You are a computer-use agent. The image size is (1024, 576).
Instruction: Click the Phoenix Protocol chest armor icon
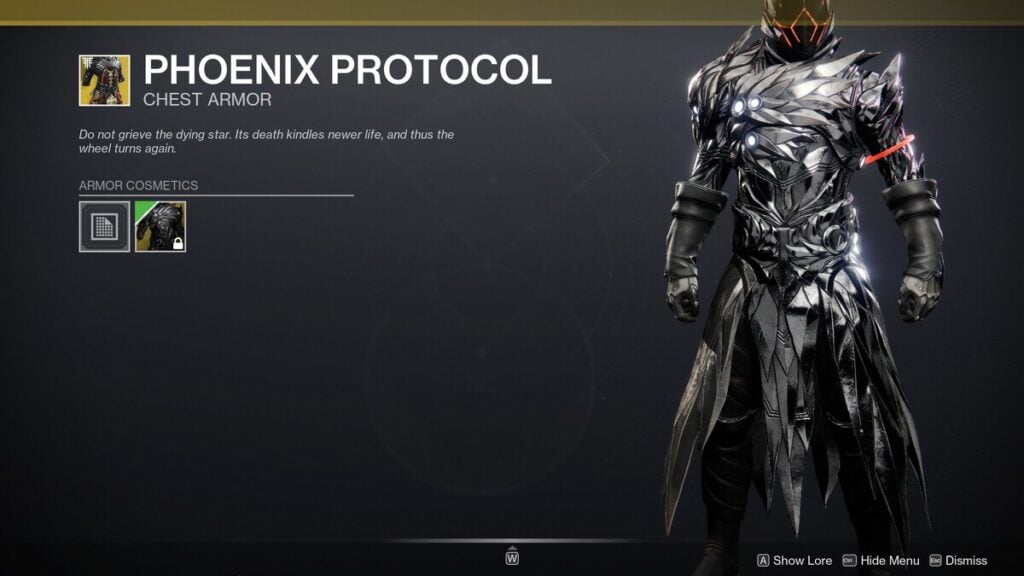pyautogui.click(x=104, y=80)
